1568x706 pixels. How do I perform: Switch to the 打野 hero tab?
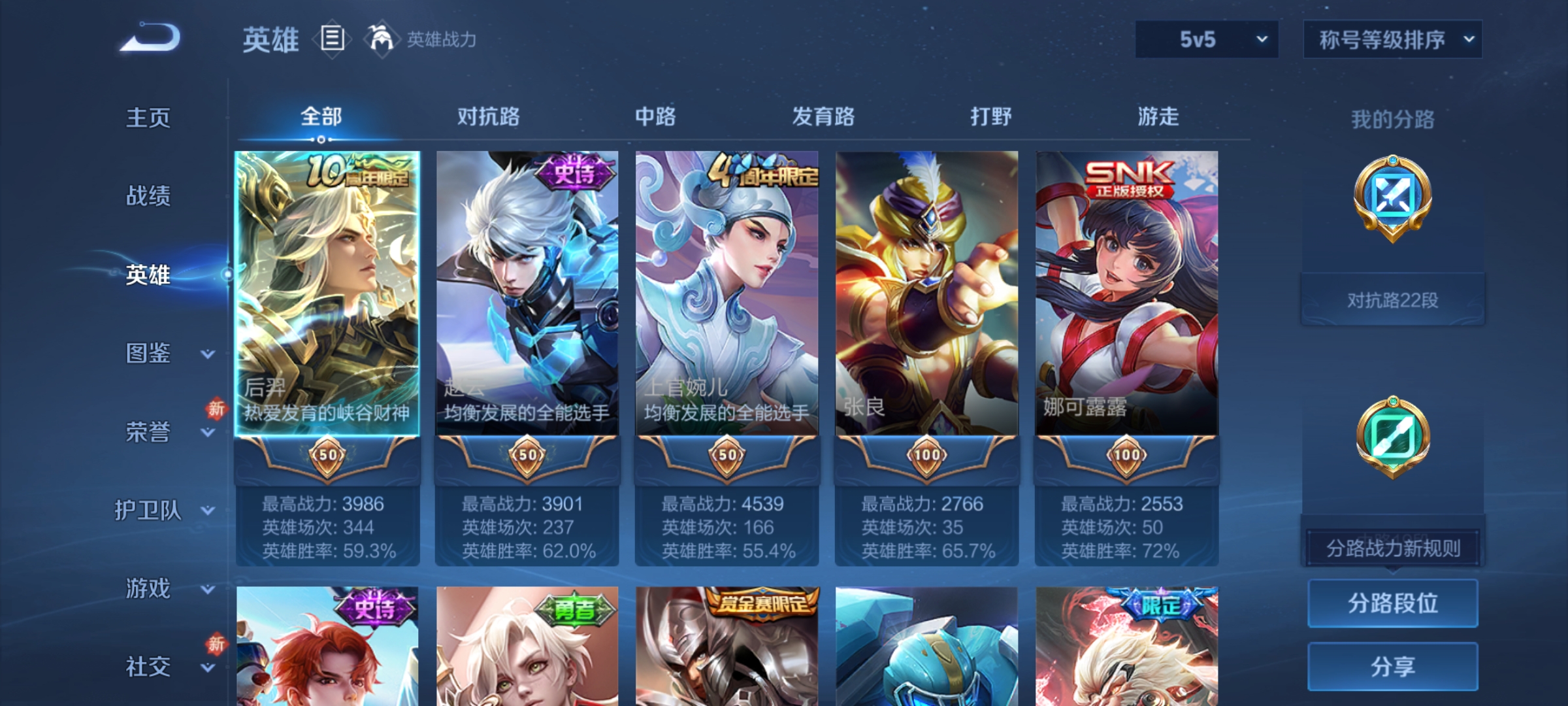(990, 116)
